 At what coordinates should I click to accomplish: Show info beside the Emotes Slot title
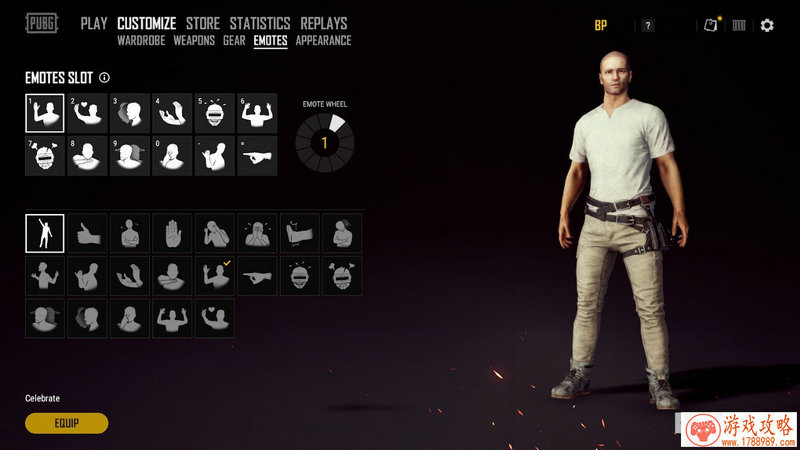point(105,77)
